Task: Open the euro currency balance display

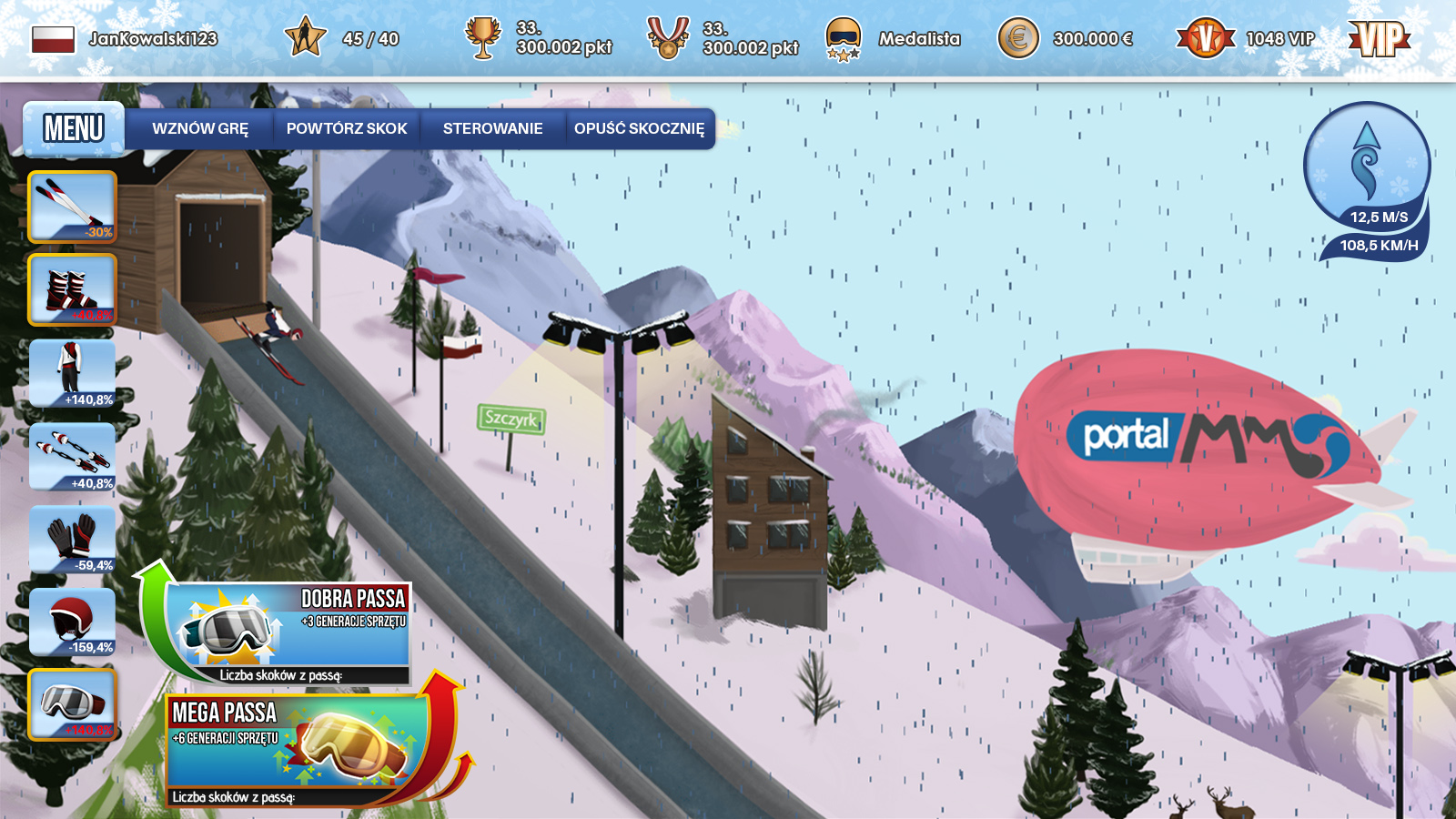Action: 1020,39
